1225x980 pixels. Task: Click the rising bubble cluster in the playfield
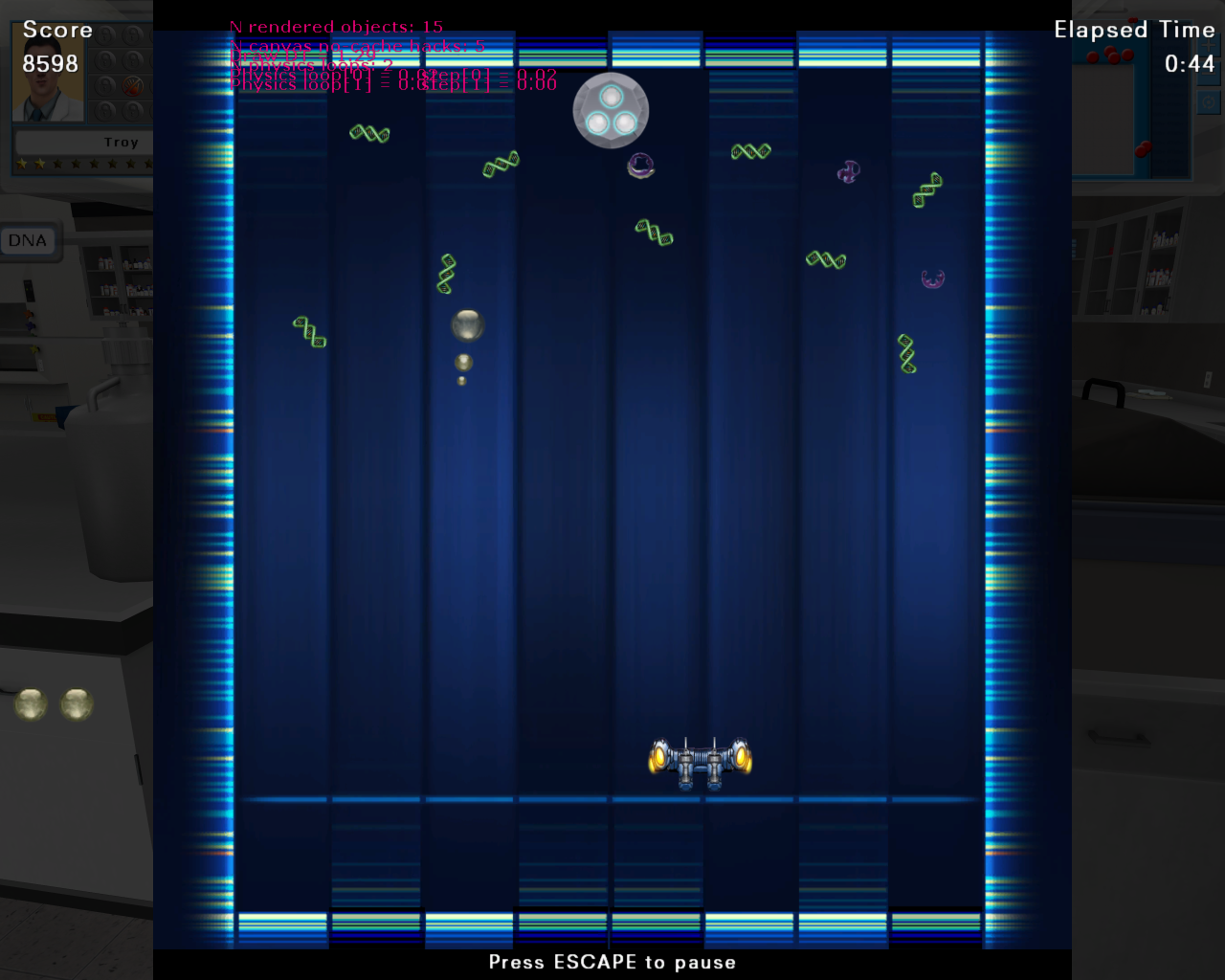465,325
